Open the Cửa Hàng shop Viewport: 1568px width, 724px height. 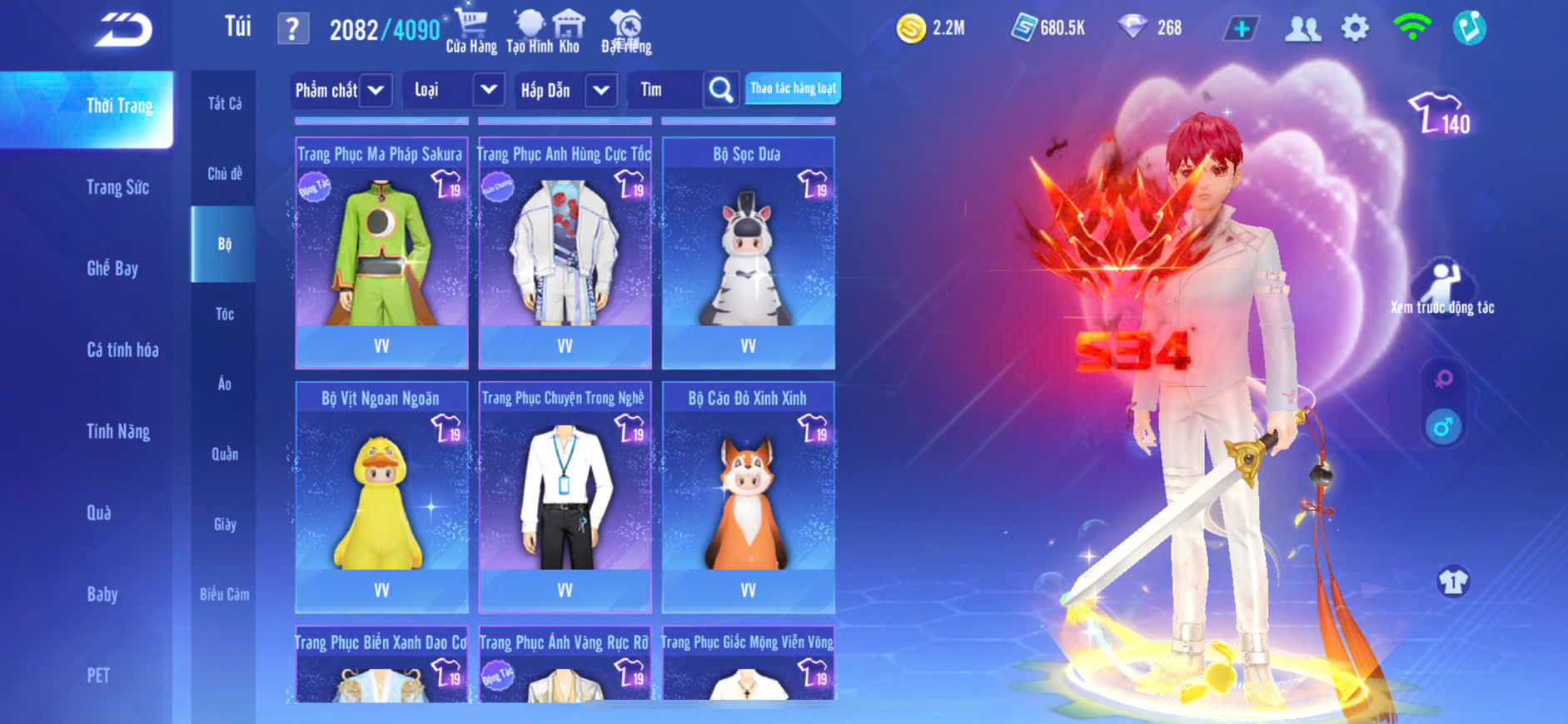tap(471, 32)
